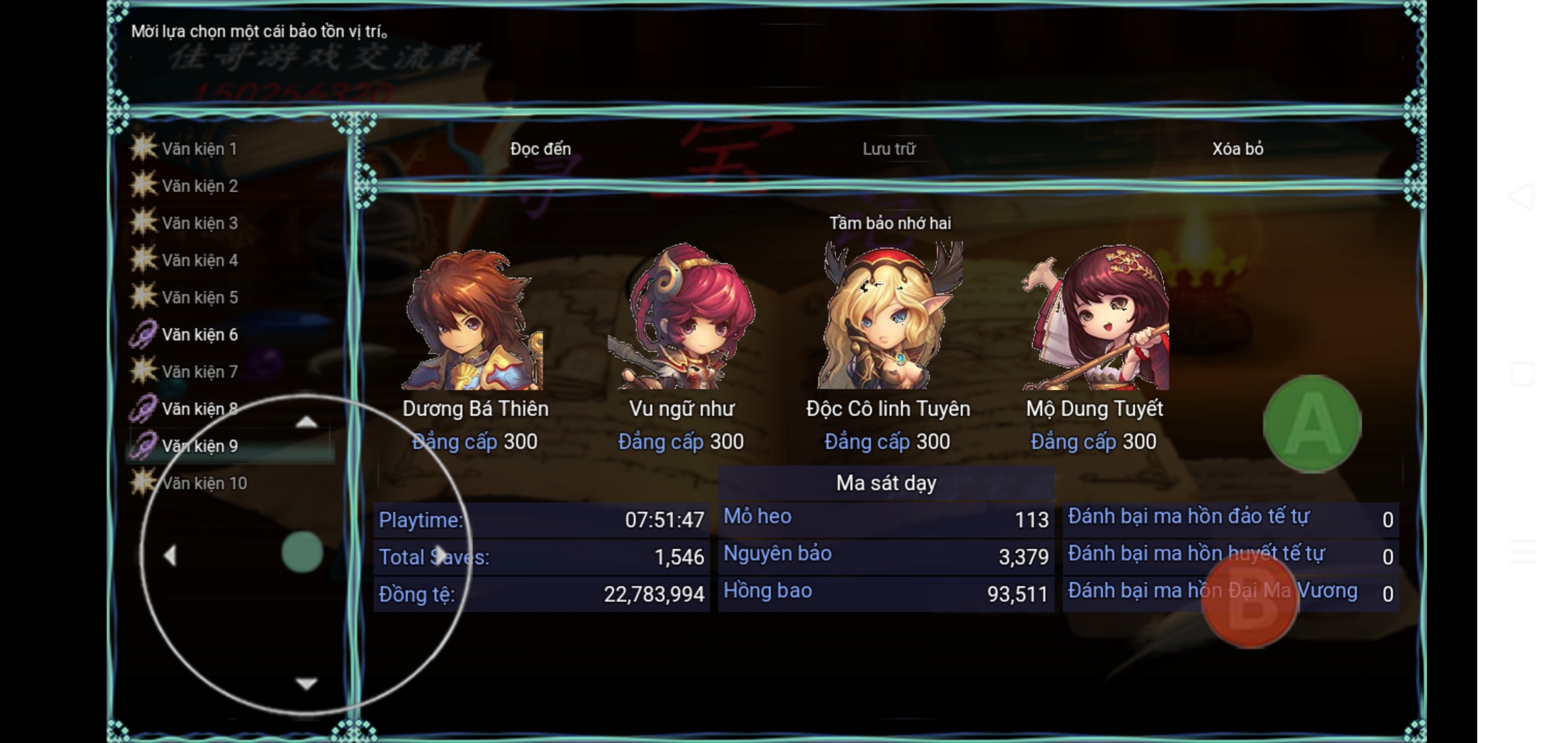Image resolution: width=1568 pixels, height=743 pixels.
Task: Tap the virtual d-pad left arrow
Action: tap(170, 555)
